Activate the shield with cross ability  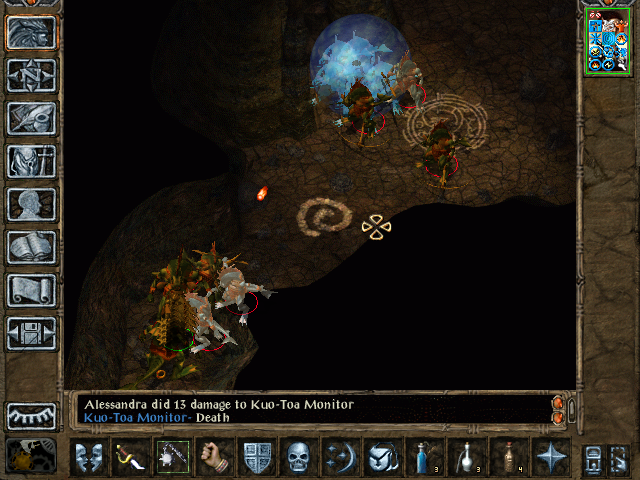click(x=257, y=457)
